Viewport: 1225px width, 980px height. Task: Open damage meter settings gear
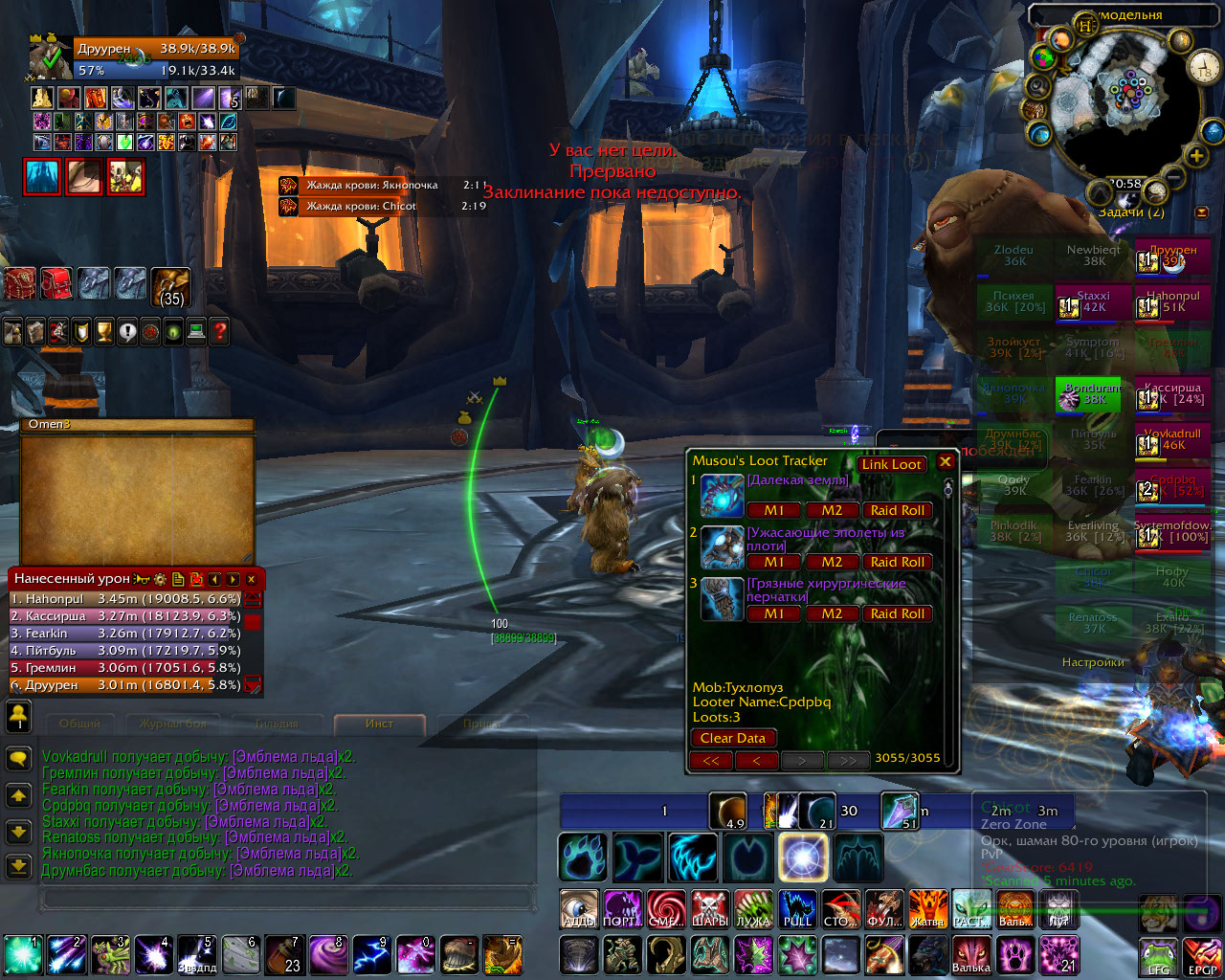coord(160,579)
